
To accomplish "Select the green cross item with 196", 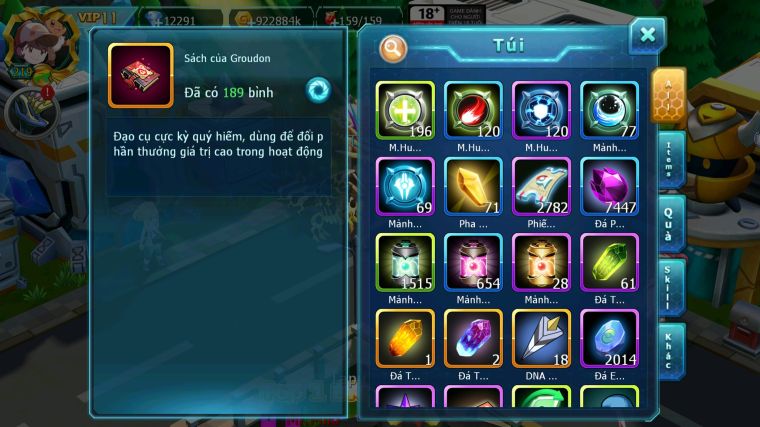I will click(405, 110).
